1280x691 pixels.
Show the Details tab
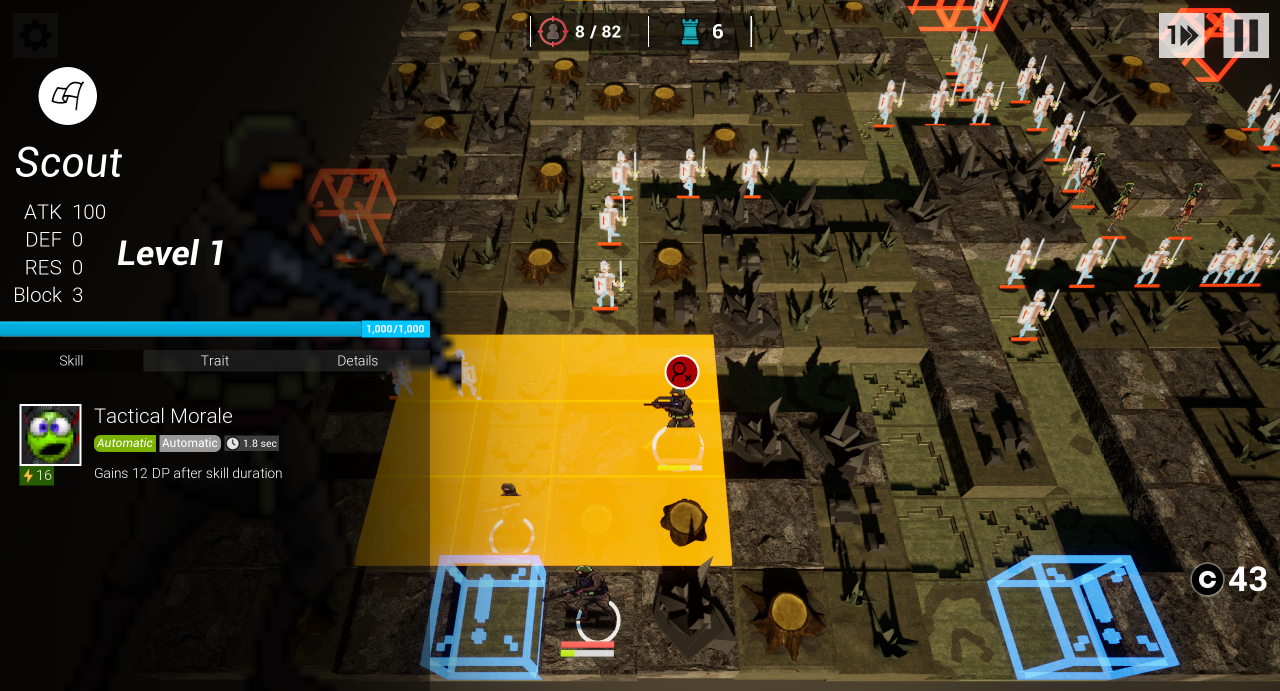pos(357,361)
